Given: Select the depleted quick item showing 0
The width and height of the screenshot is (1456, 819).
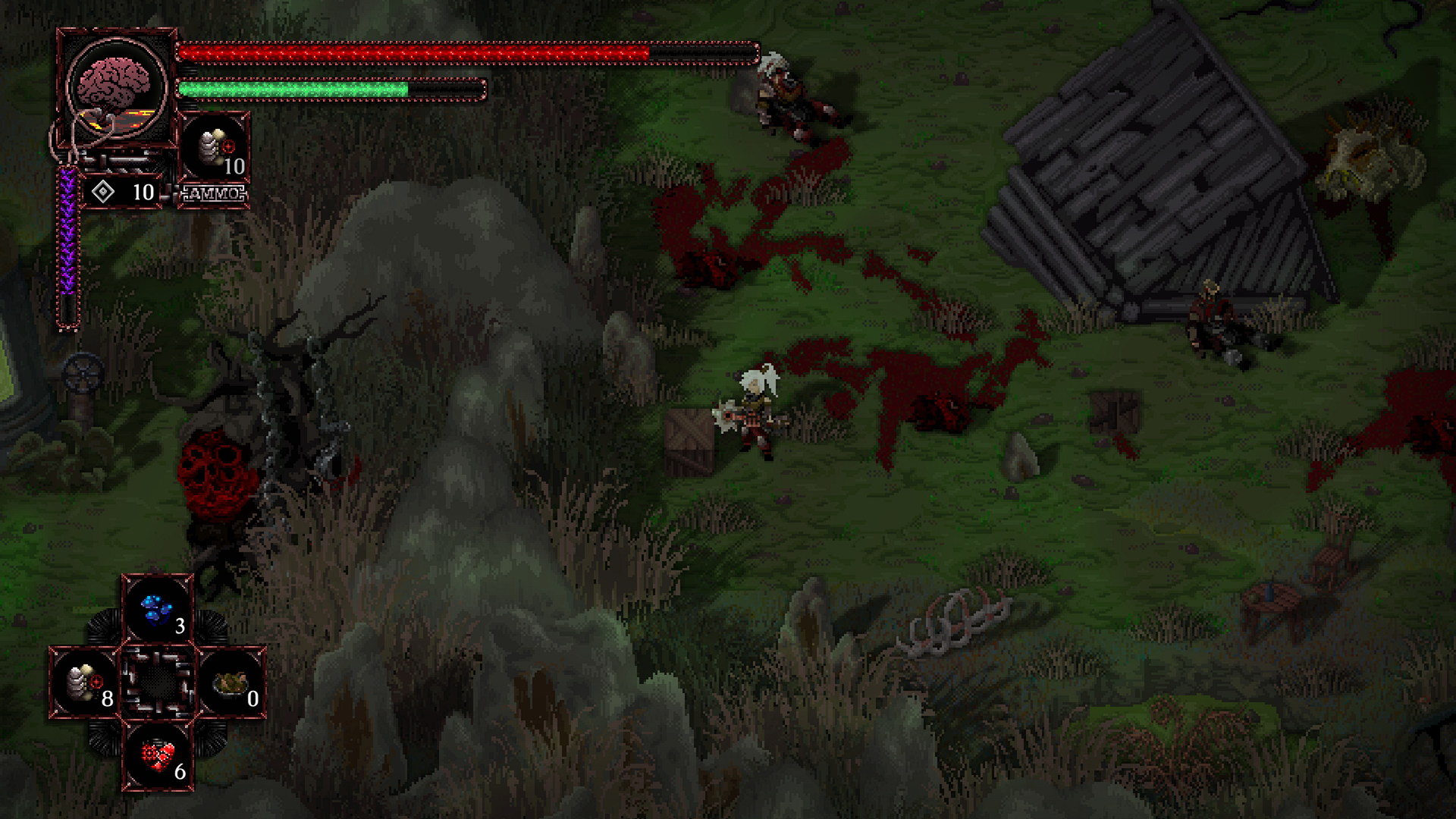Looking at the screenshot, I should pos(231,683).
